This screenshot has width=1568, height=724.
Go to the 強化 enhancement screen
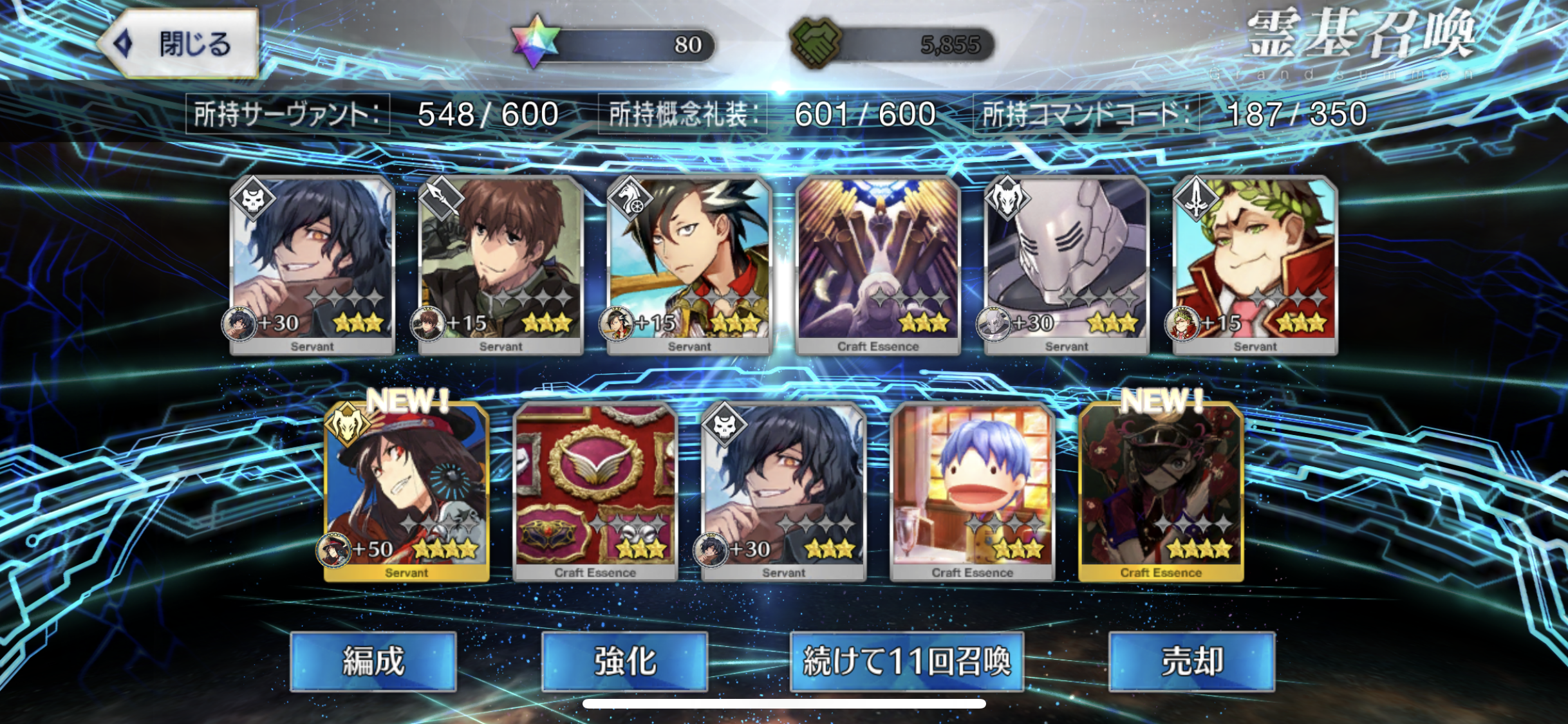(624, 661)
